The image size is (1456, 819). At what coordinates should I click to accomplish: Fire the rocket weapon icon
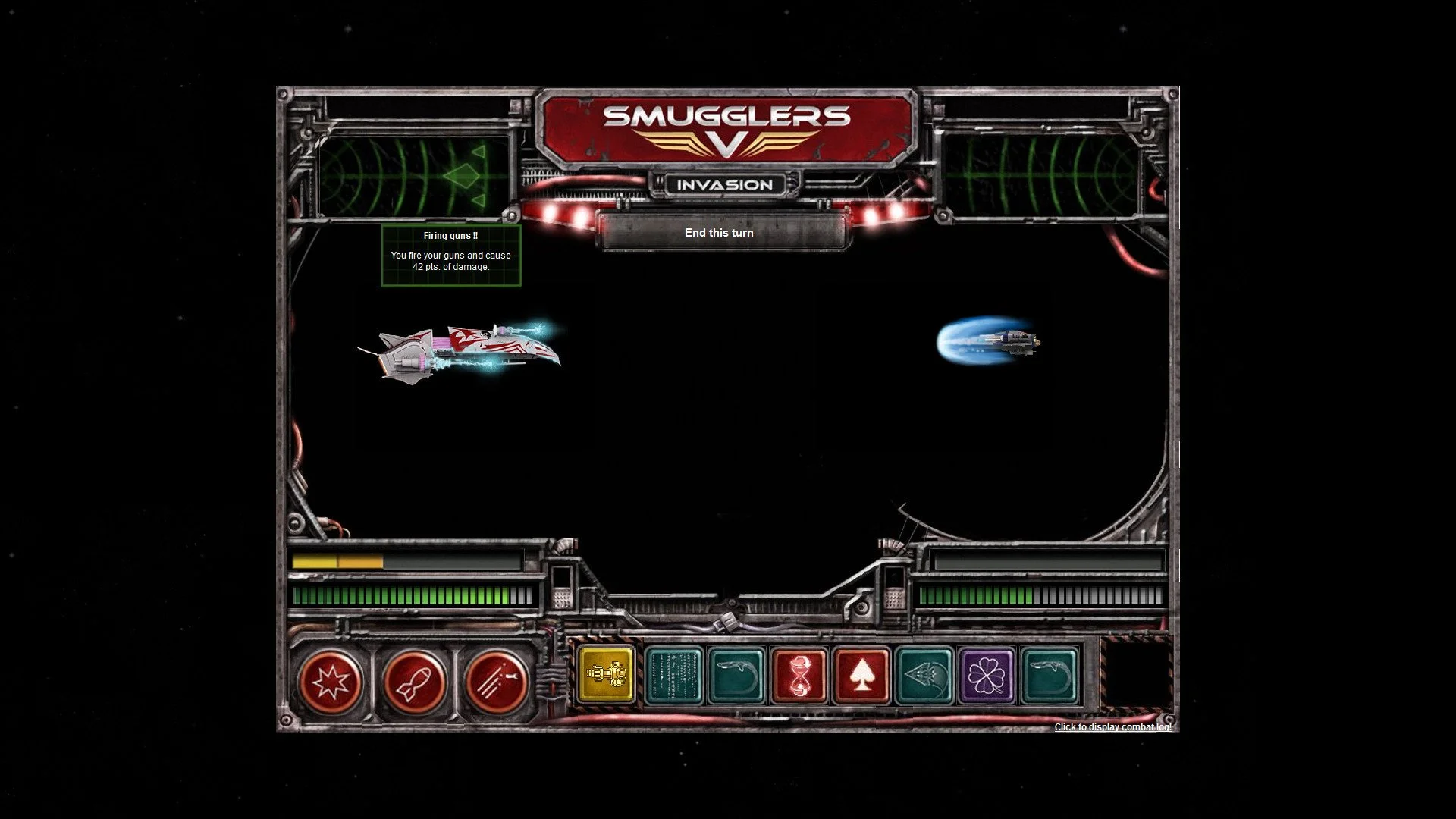[x=416, y=682]
